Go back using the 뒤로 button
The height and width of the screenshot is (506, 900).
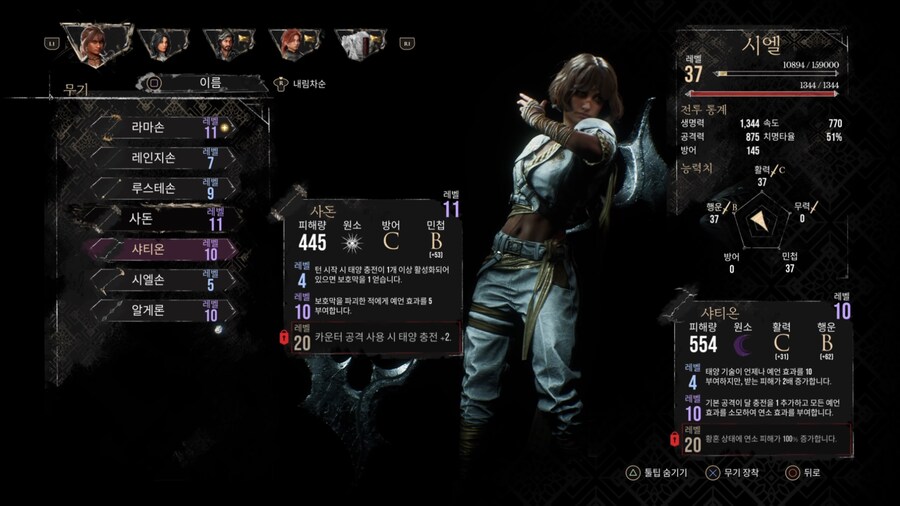(x=807, y=472)
